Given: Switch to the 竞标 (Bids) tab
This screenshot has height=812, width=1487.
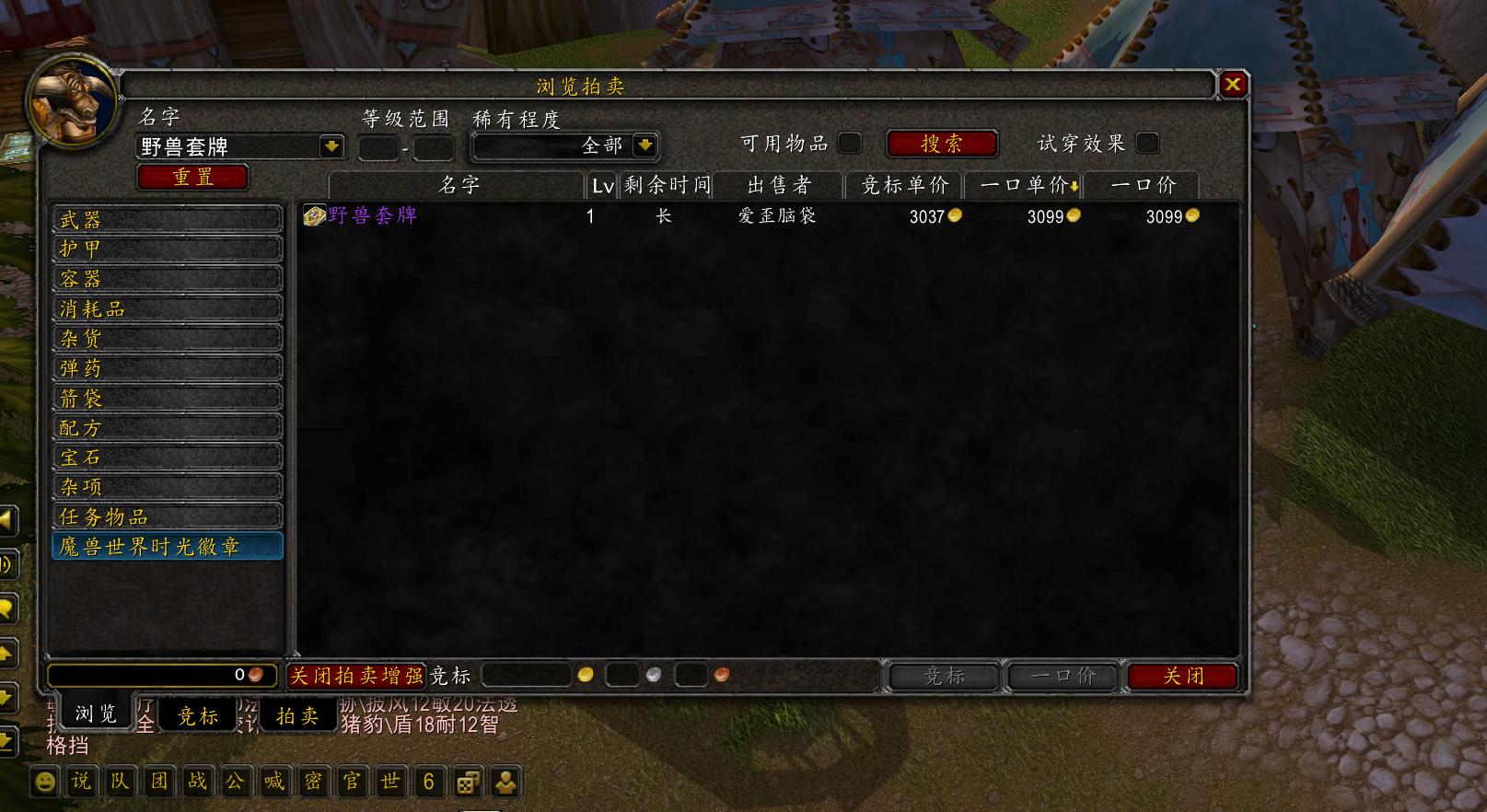Looking at the screenshot, I should [x=198, y=714].
